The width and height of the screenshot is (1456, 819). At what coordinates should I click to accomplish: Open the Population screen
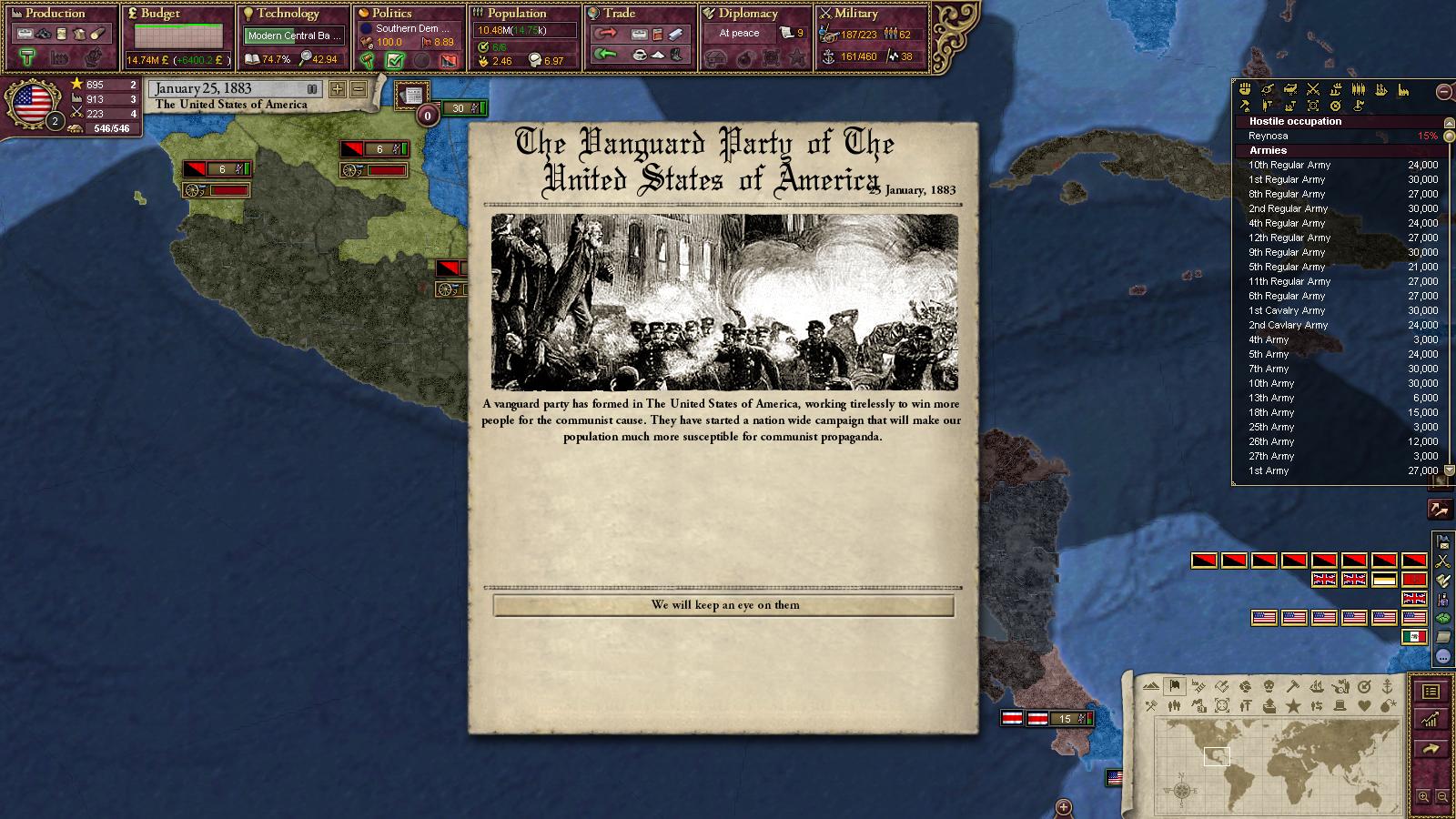click(516, 14)
